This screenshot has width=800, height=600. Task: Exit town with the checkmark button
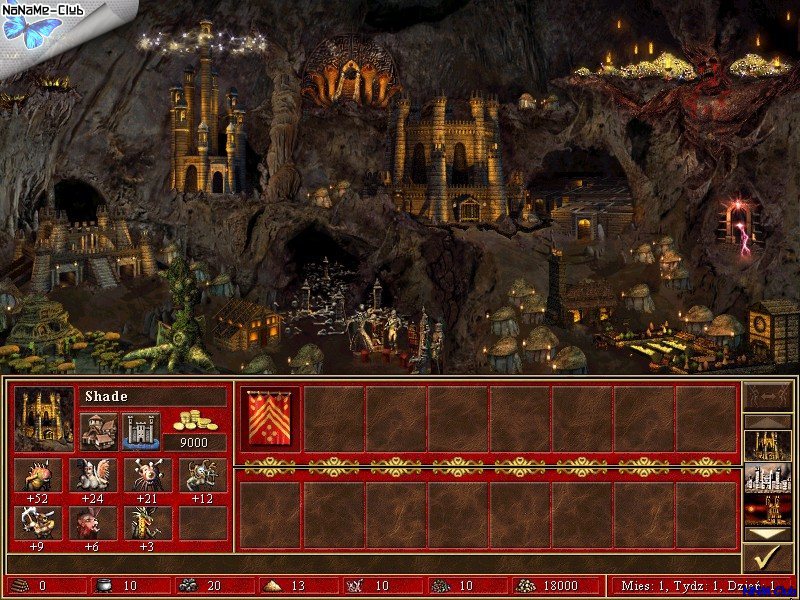(768, 559)
